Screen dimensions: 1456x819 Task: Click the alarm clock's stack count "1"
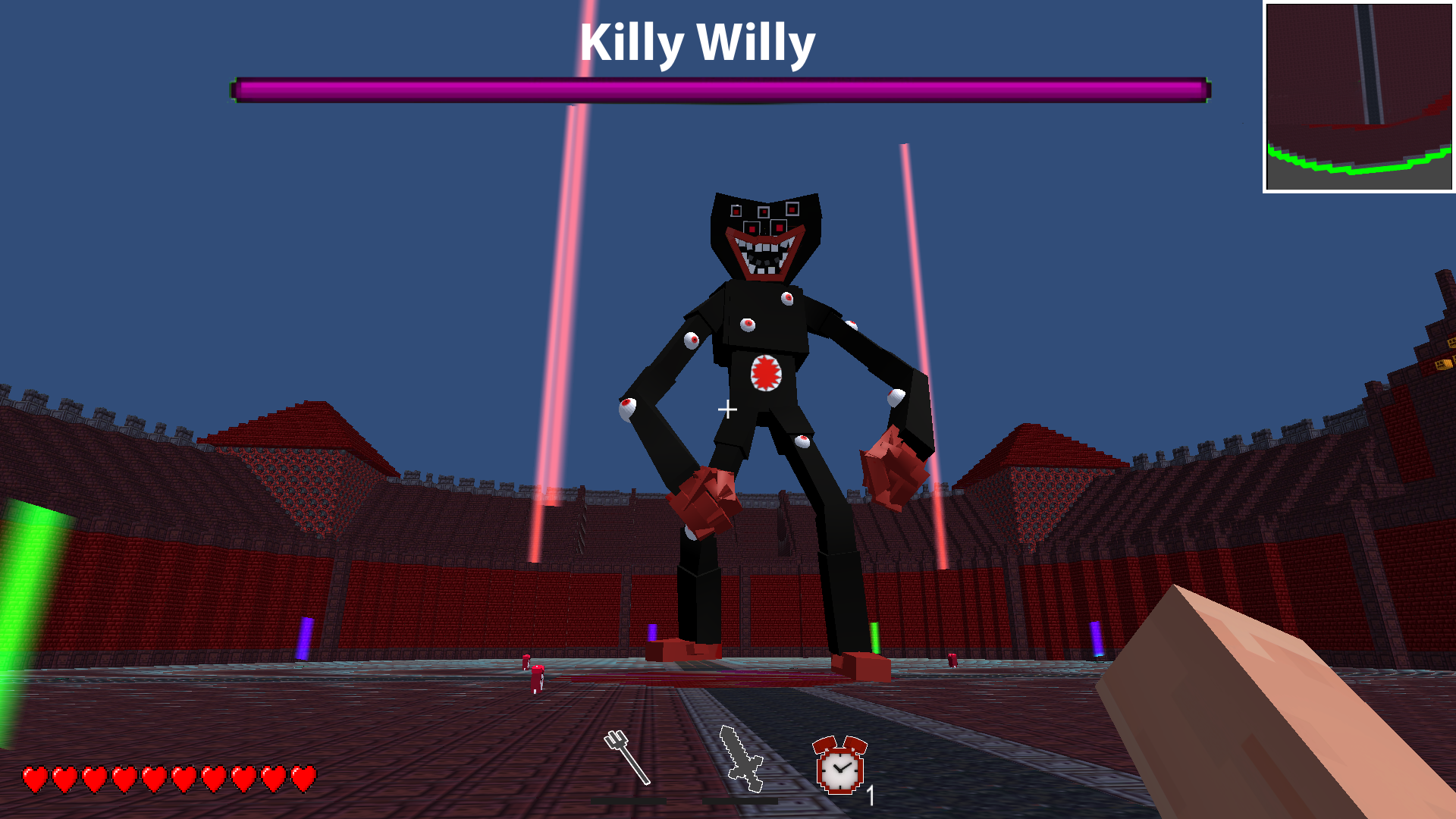(871, 796)
